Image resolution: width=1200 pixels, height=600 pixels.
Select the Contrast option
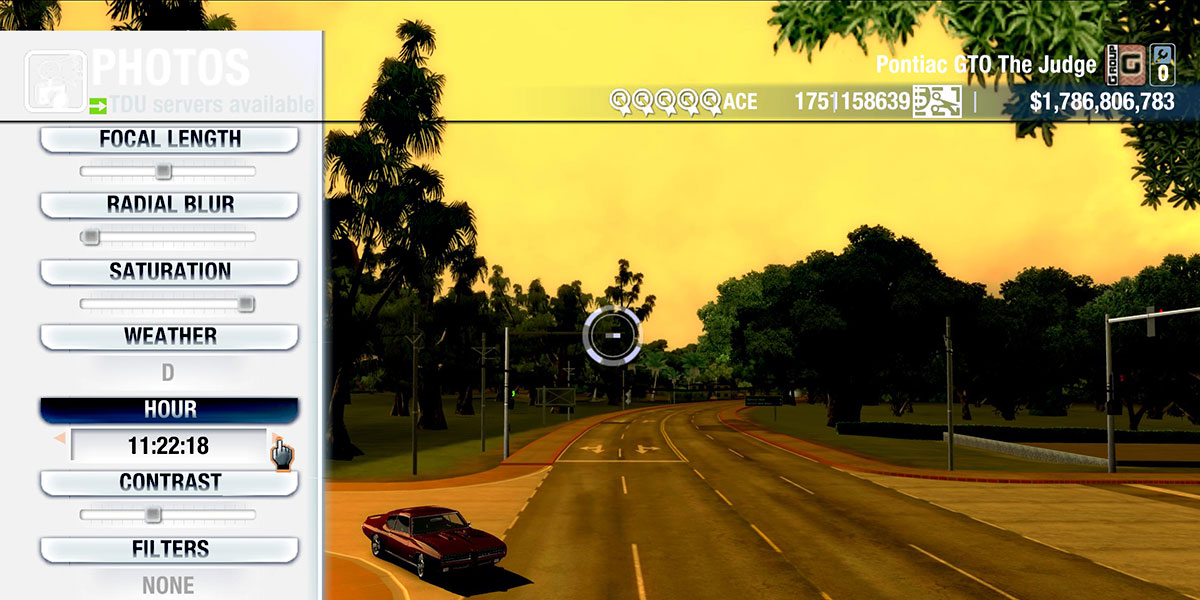click(x=169, y=483)
